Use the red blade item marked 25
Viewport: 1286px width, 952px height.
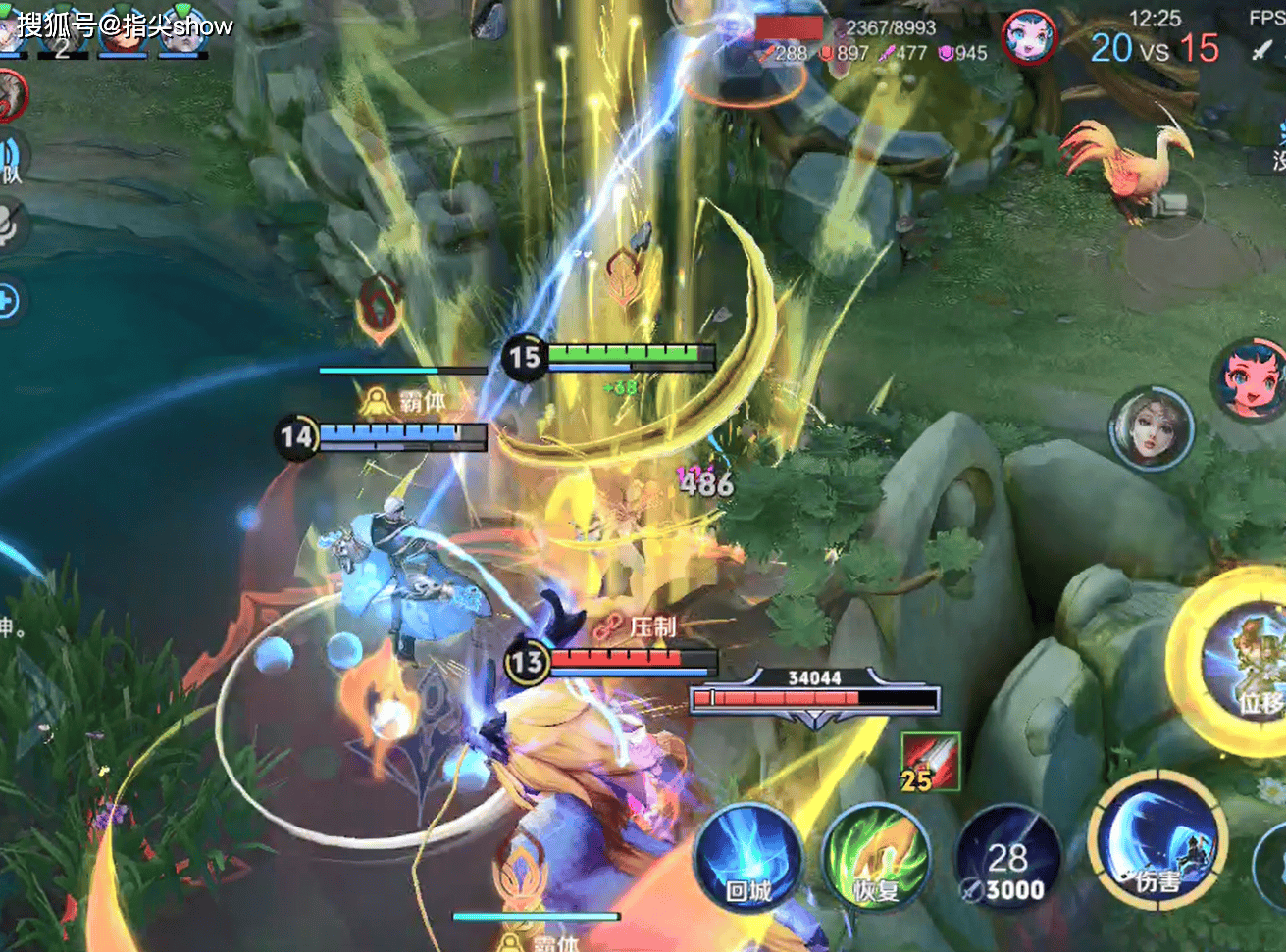tap(929, 762)
